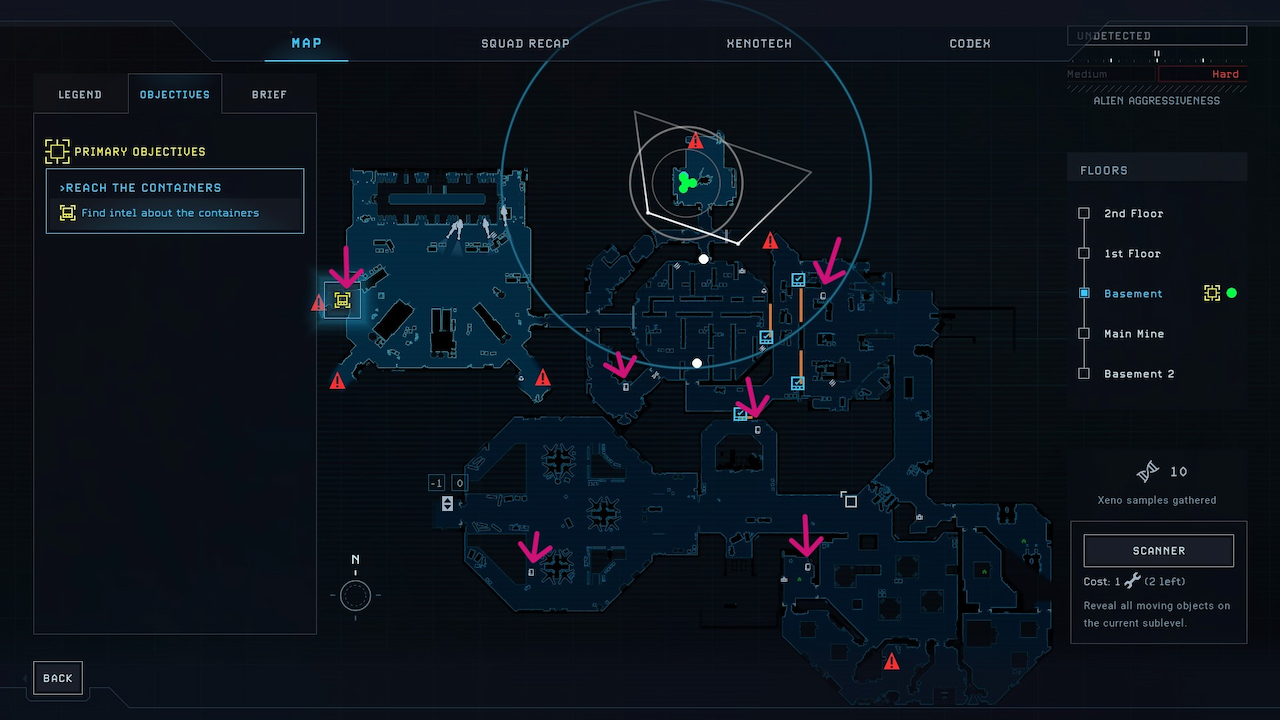
Task: Click the Xeno samples icon above gathered count
Action: (x=1146, y=471)
